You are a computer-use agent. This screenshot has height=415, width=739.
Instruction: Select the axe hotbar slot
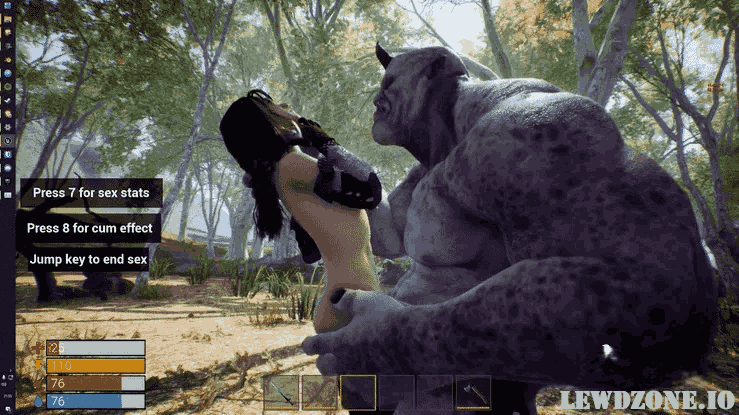click(x=473, y=392)
